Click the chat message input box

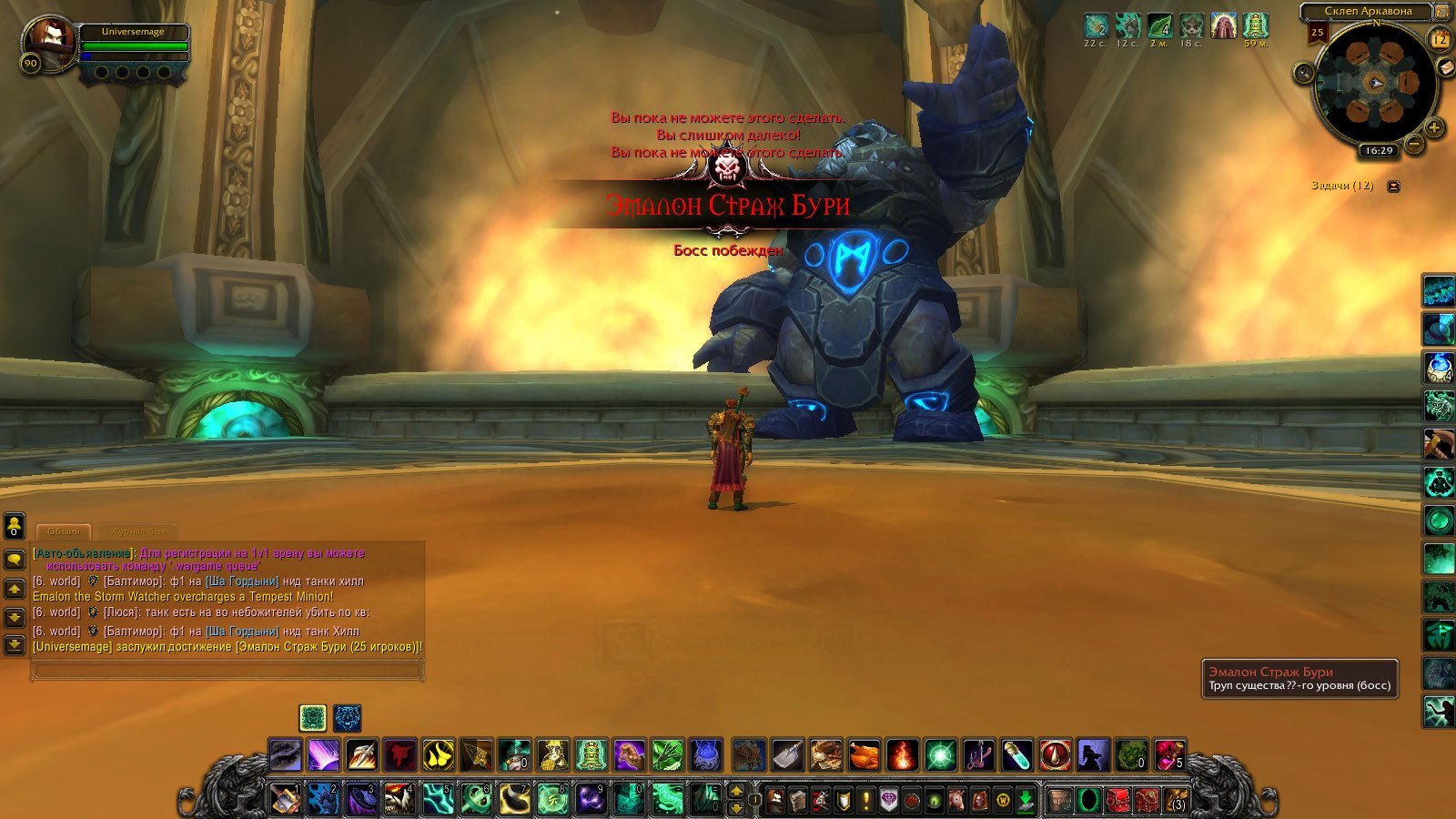pos(227,671)
